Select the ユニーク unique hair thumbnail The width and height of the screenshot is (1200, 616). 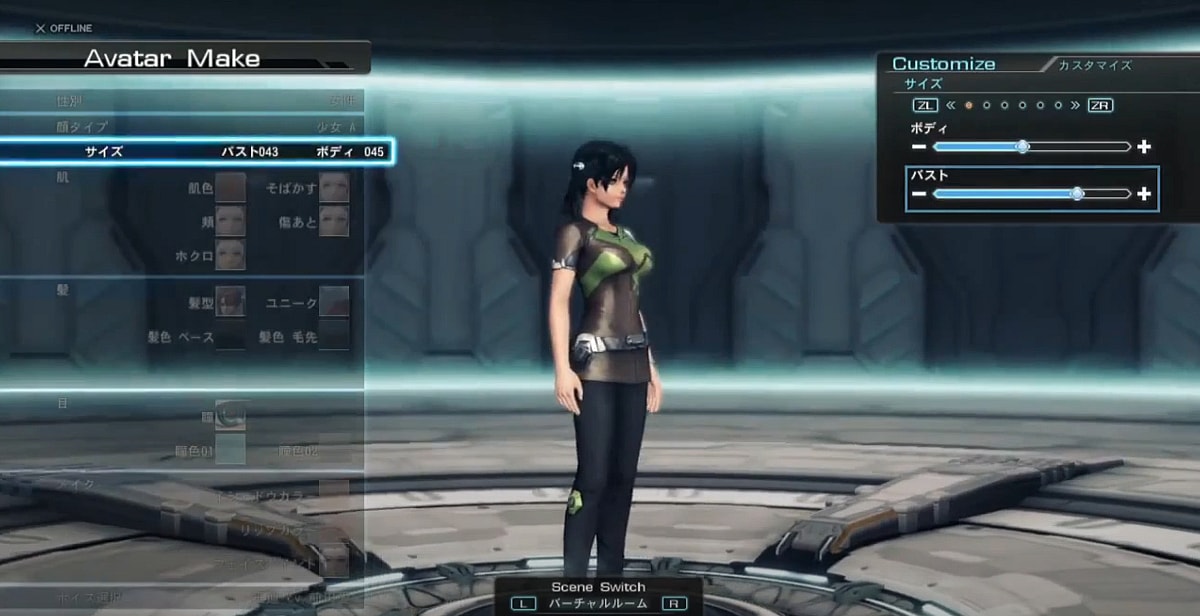click(x=334, y=301)
